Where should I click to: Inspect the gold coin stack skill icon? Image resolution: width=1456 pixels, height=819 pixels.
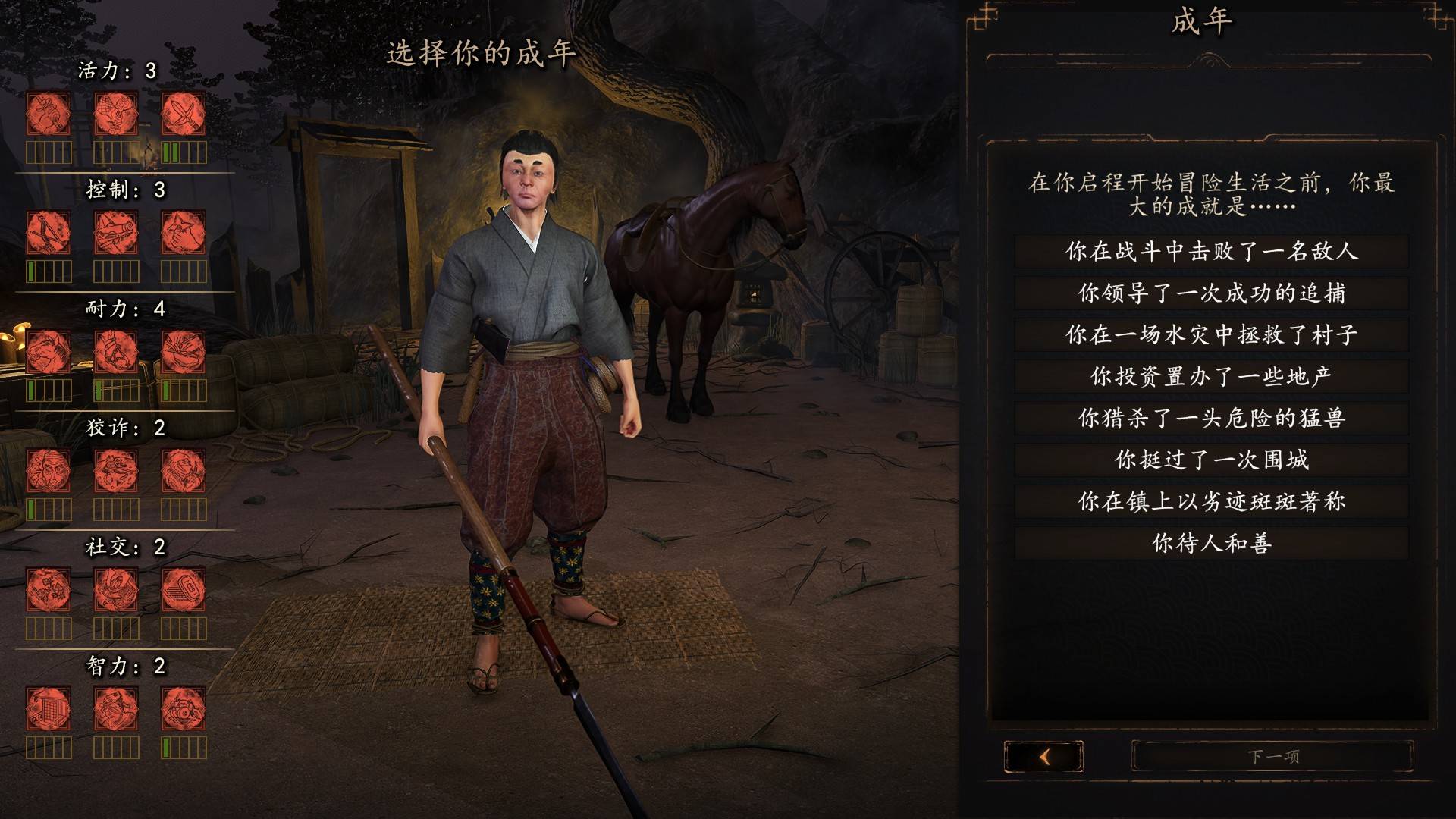click(x=183, y=590)
